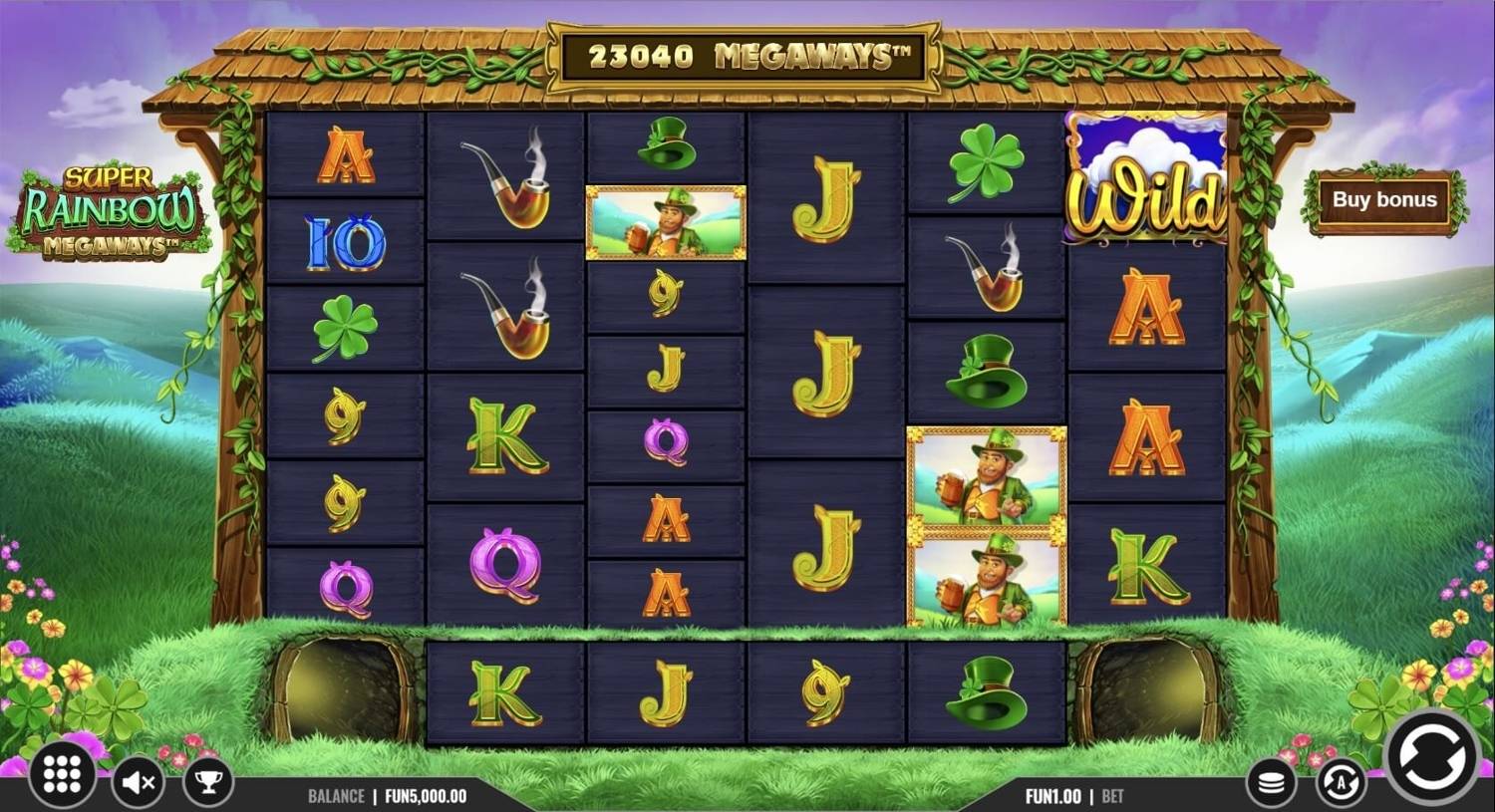The height and width of the screenshot is (812, 1495).
Task: Open the game menu grid icon
Action: point(62,775)
